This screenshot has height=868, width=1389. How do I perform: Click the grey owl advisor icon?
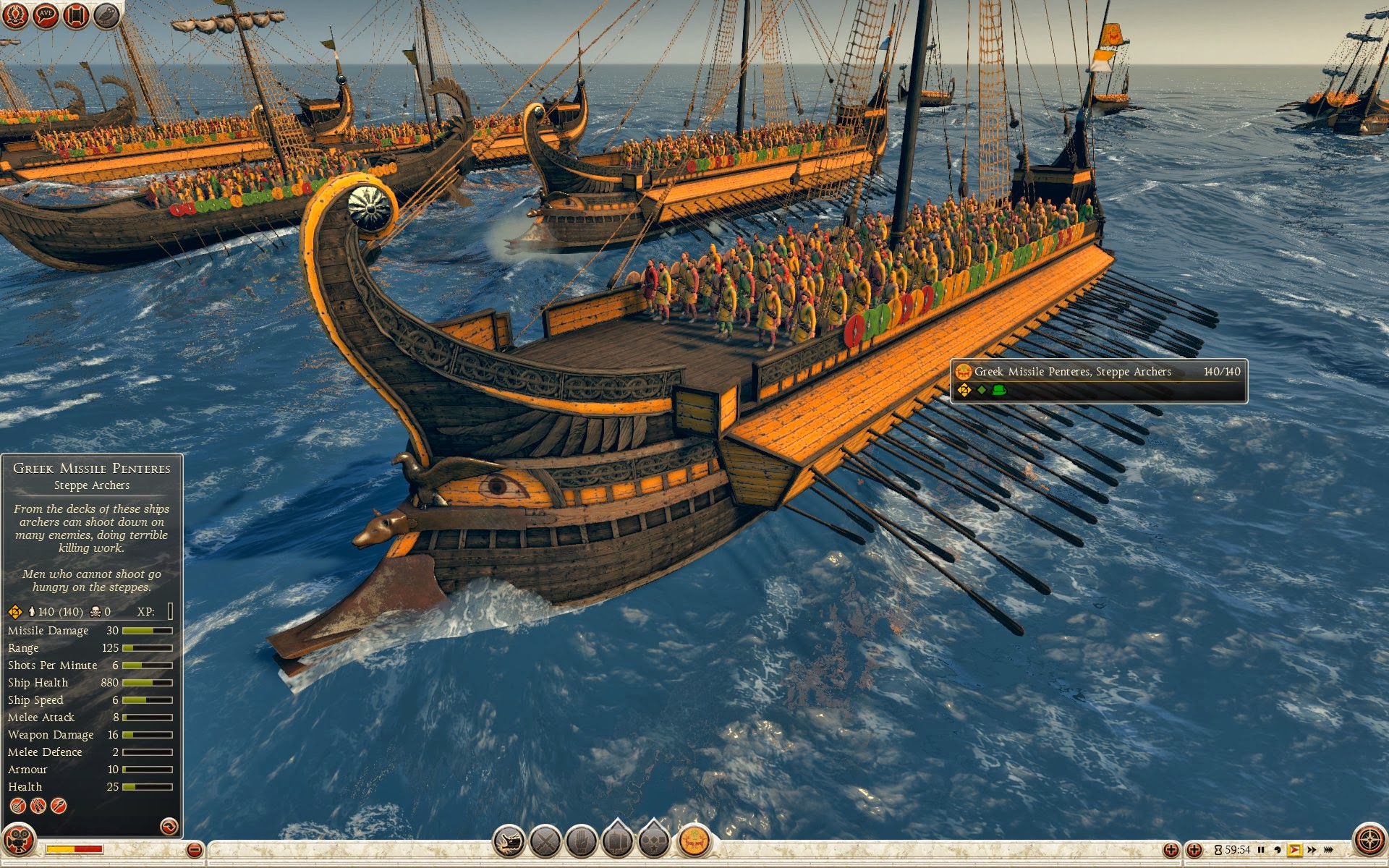click(x=106, y=15)
